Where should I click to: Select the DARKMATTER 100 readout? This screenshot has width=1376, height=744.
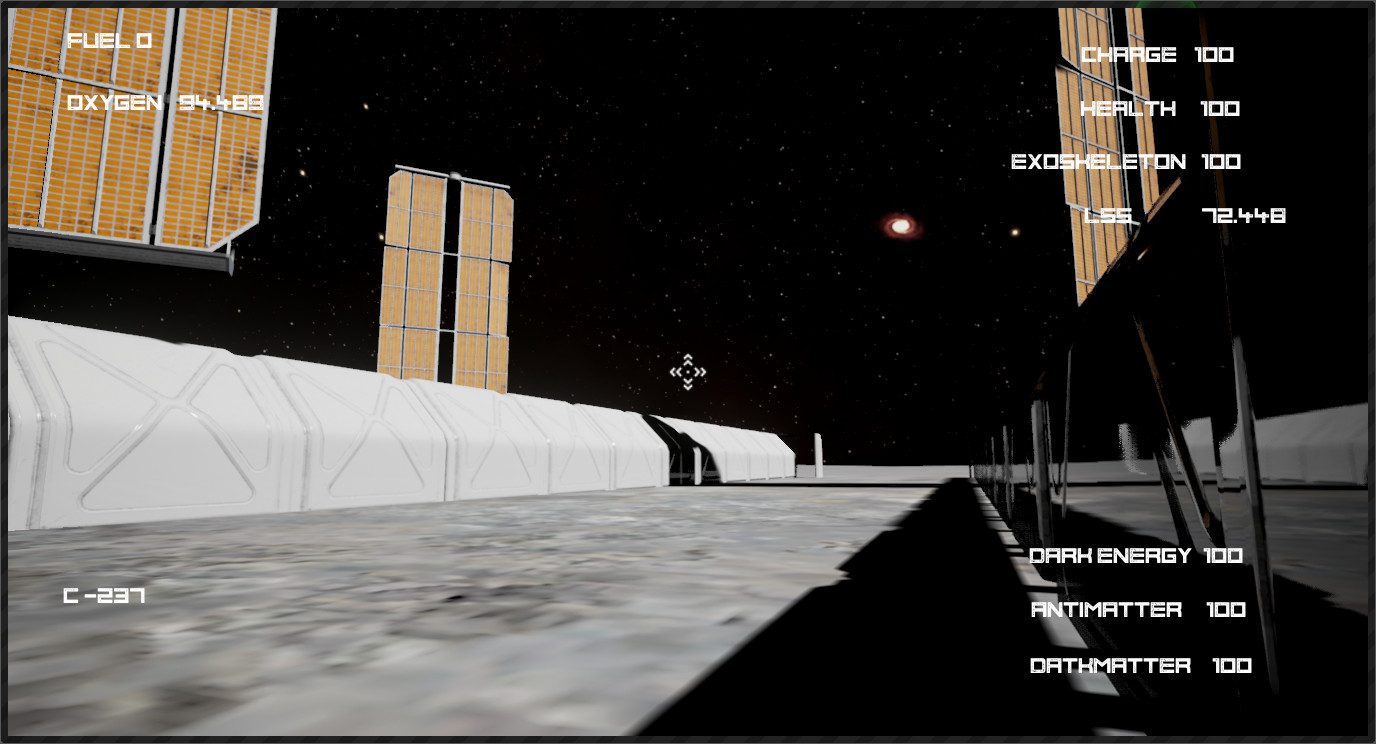(1140, 665)
